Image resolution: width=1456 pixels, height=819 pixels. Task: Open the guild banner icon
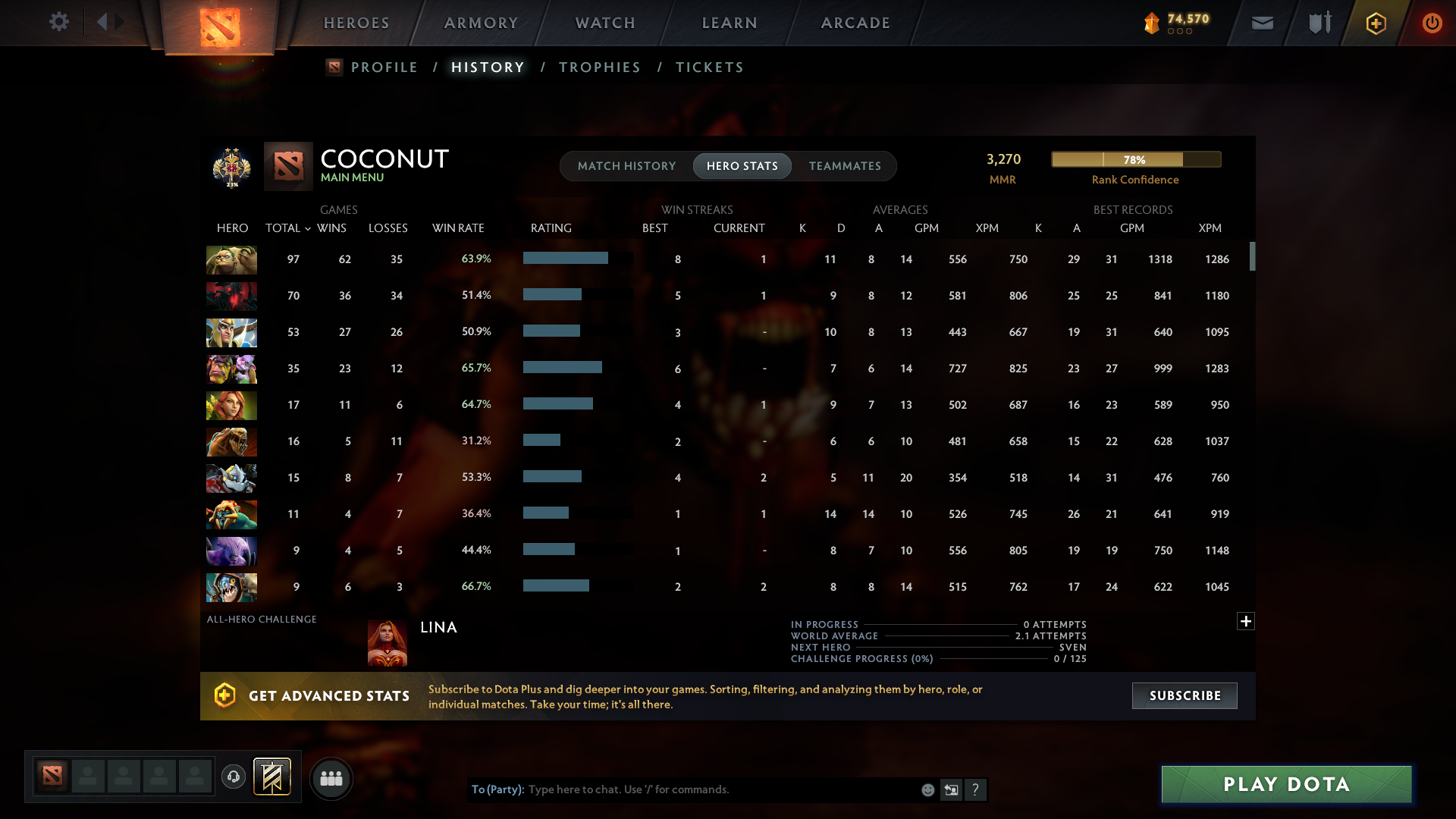[273, 777]
